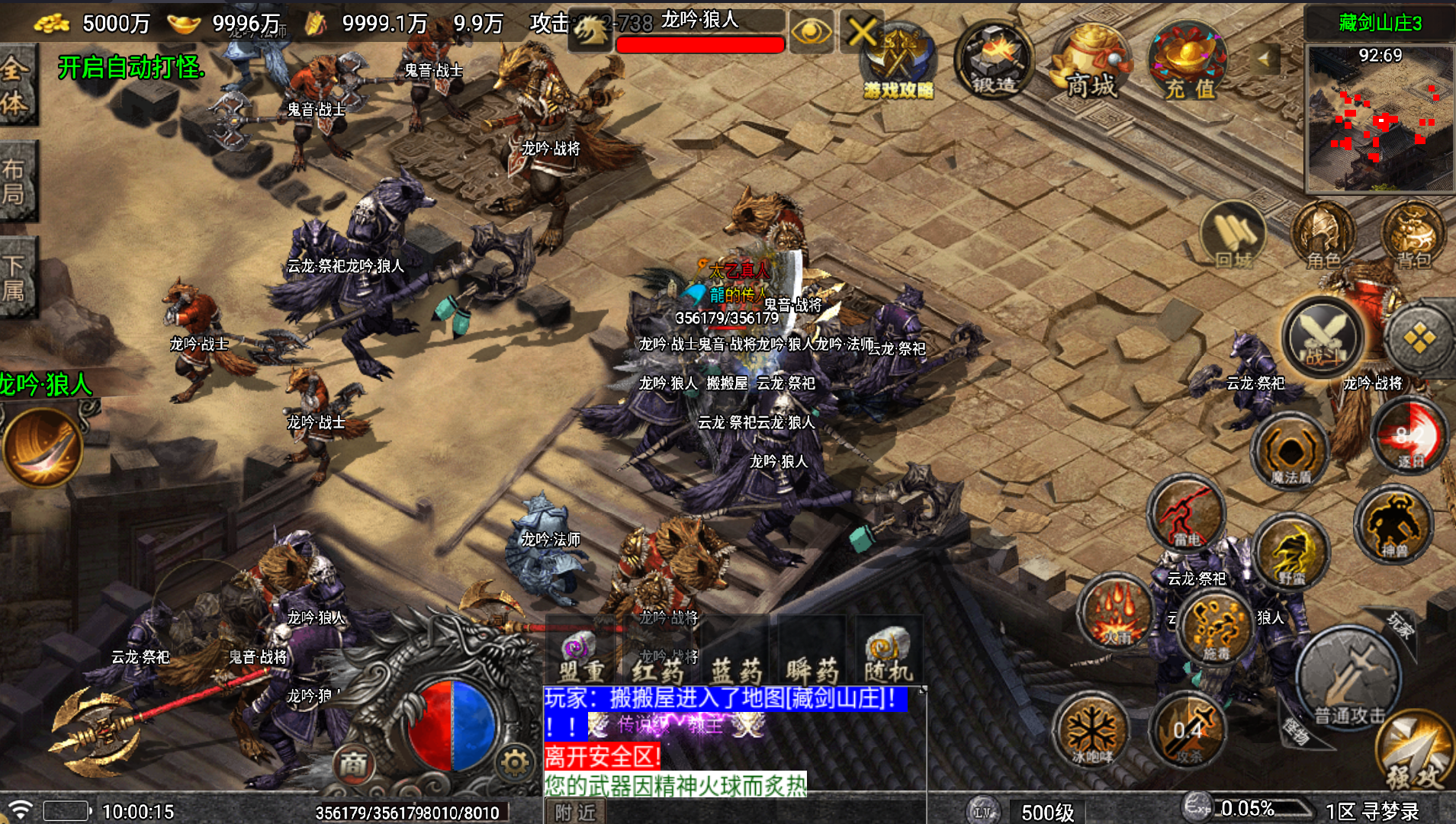Toggle the eye icon beside target health
This screenshot has width=1456, height=824.
[811, 32]
